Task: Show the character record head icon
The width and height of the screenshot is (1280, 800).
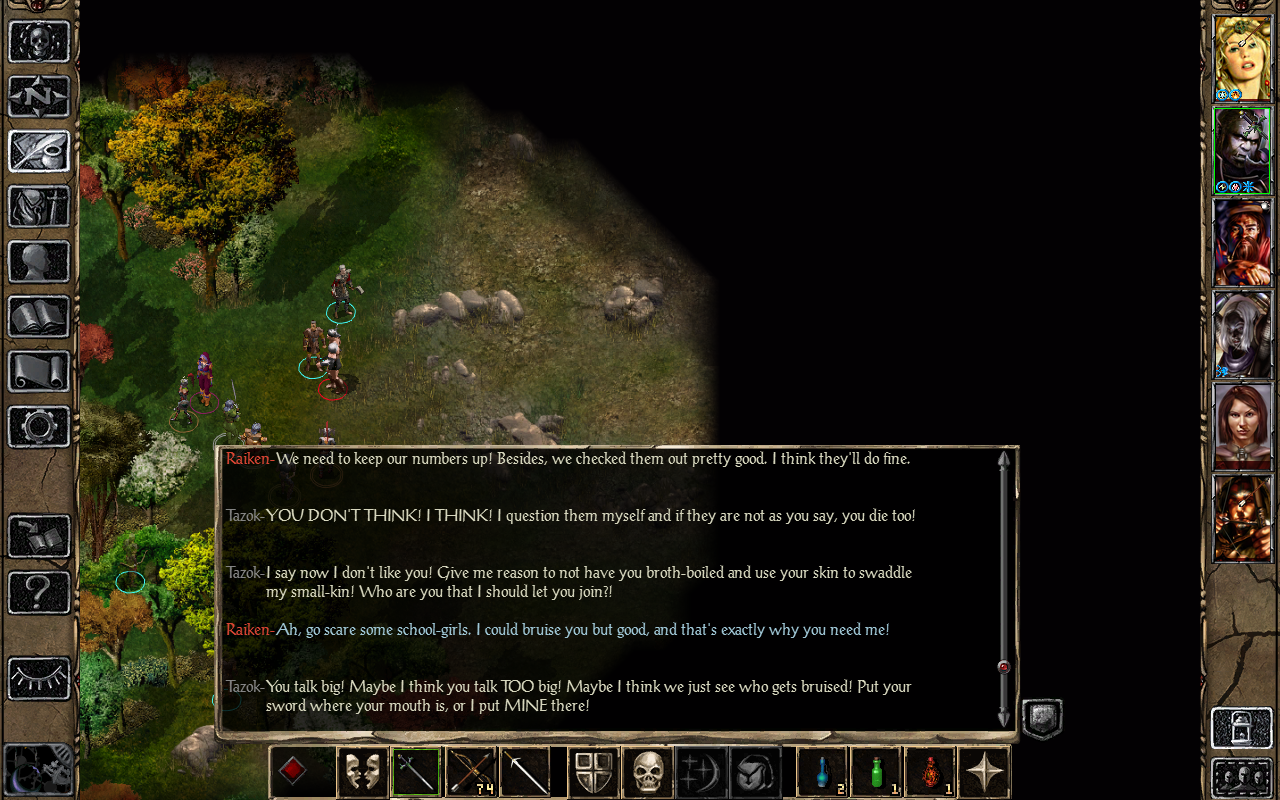Action: click(39, 262)
